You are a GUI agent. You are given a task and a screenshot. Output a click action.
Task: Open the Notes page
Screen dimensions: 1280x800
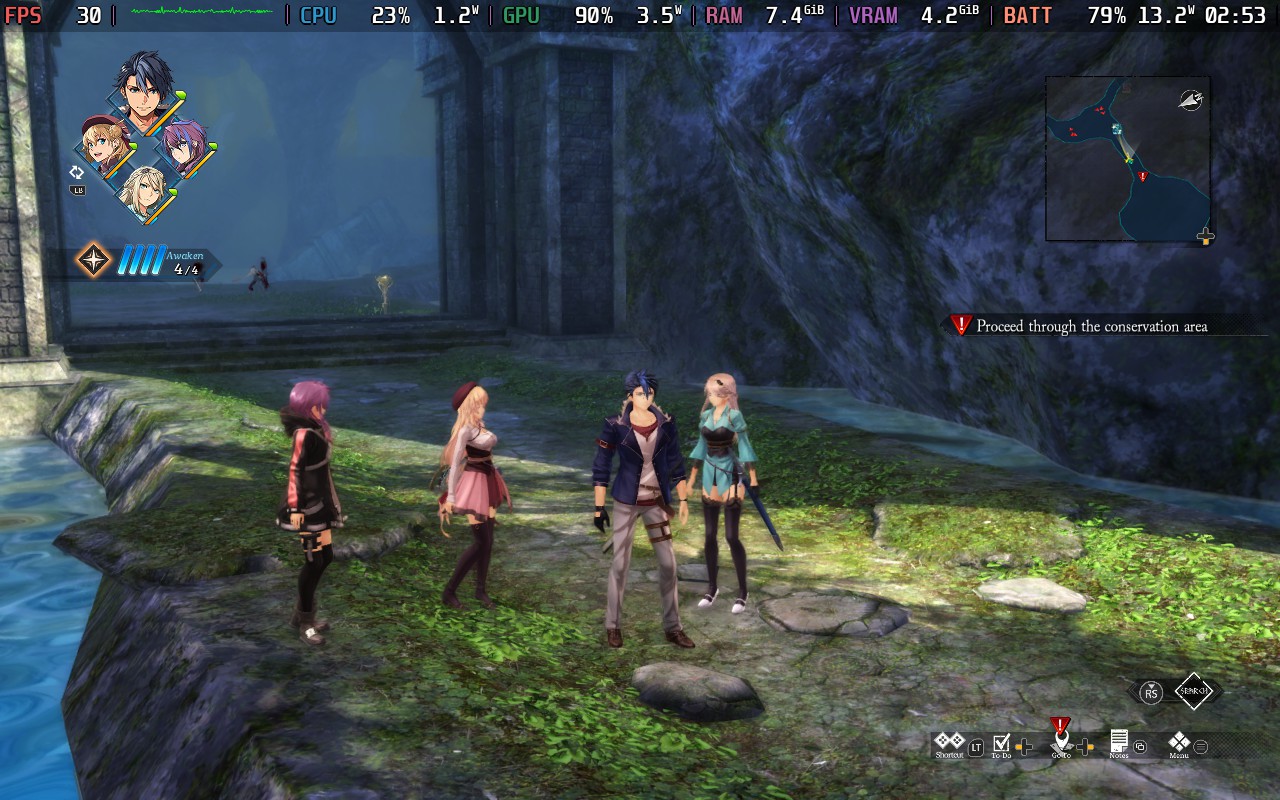coord(1119,744)
